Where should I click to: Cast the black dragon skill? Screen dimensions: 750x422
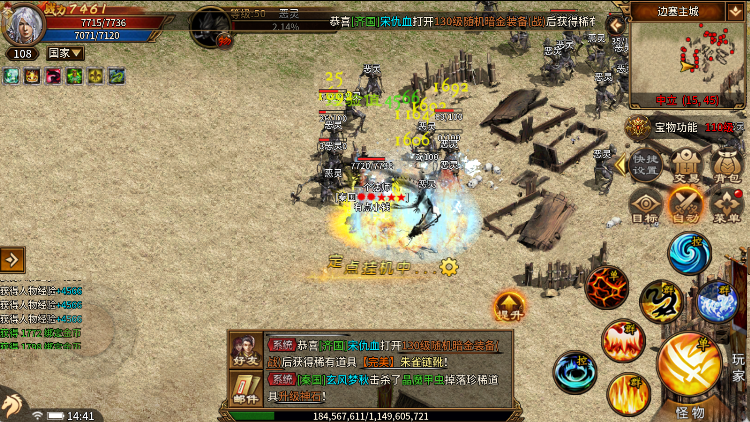click(661, 301)
